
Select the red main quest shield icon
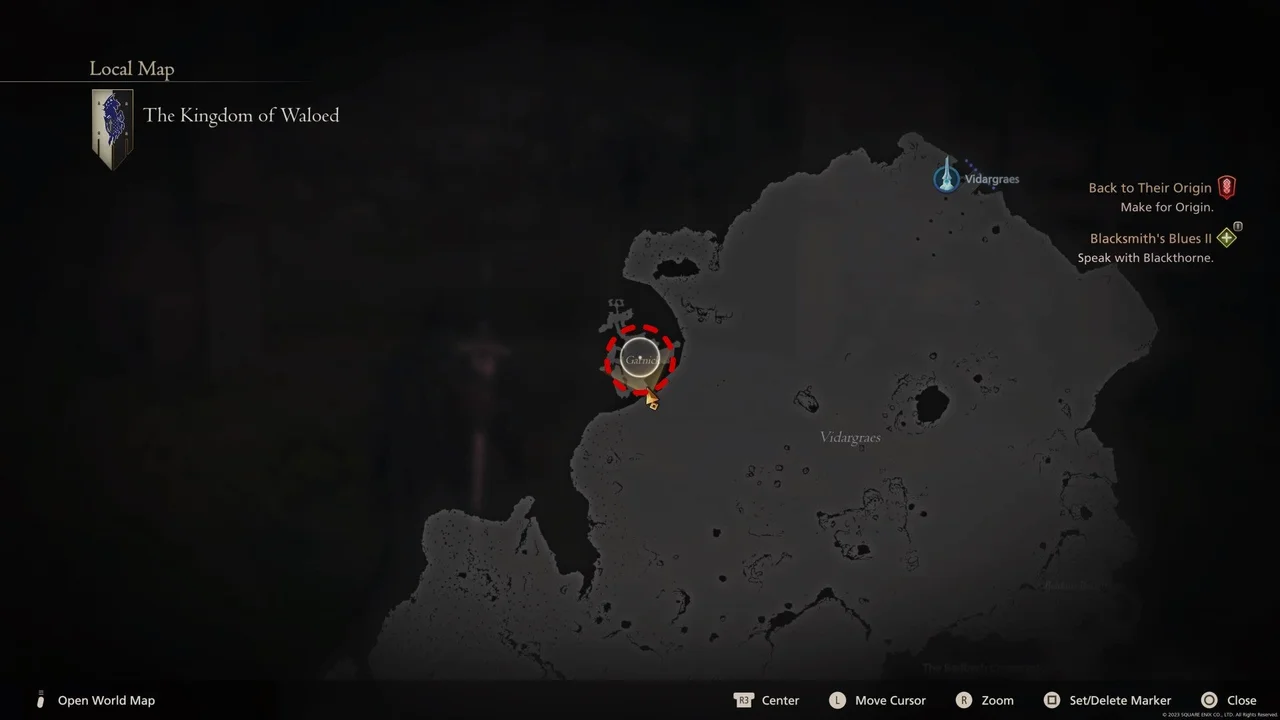click(1227, 187)
